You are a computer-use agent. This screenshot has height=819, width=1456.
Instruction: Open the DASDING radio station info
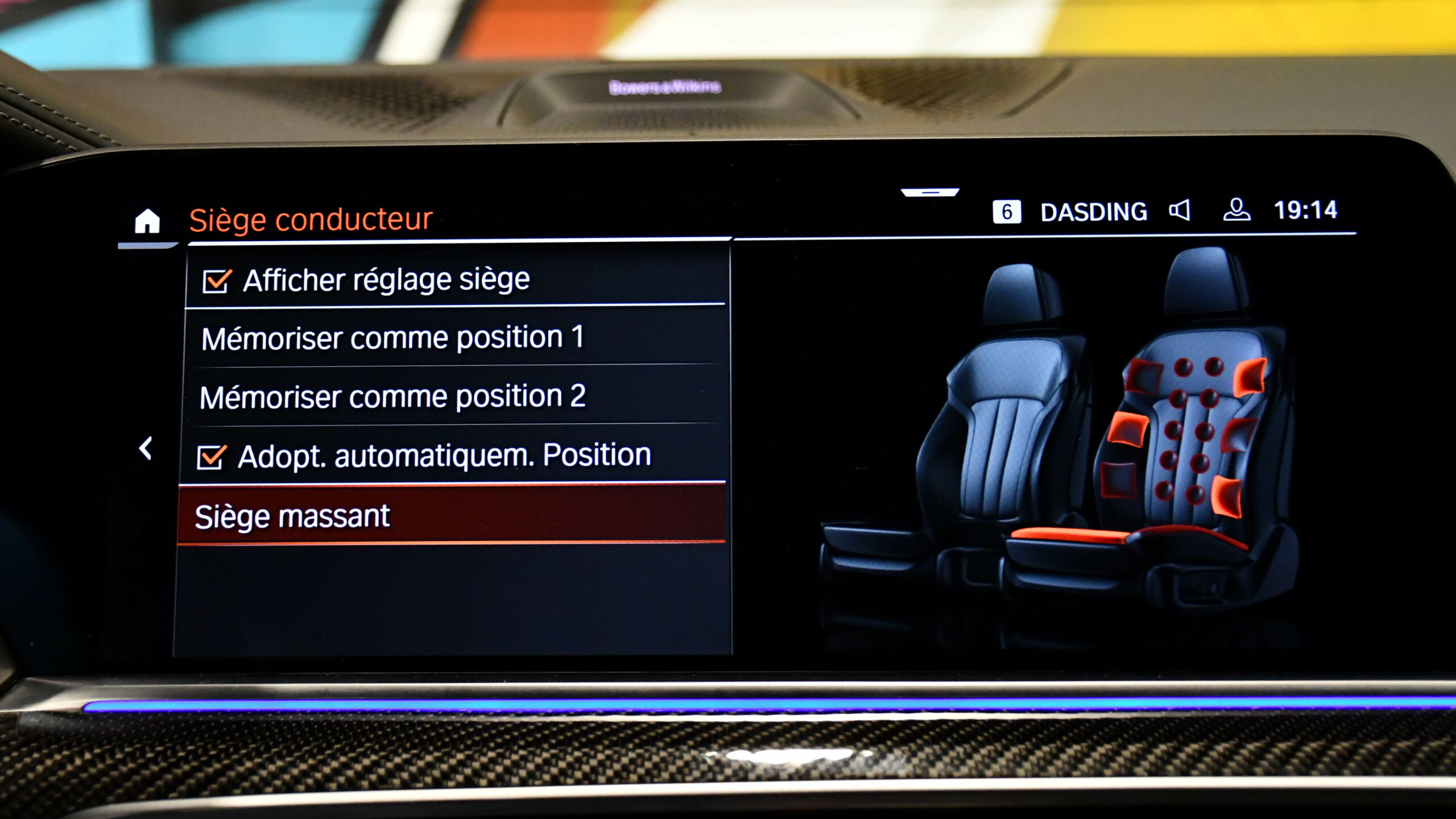(1093, 212)
